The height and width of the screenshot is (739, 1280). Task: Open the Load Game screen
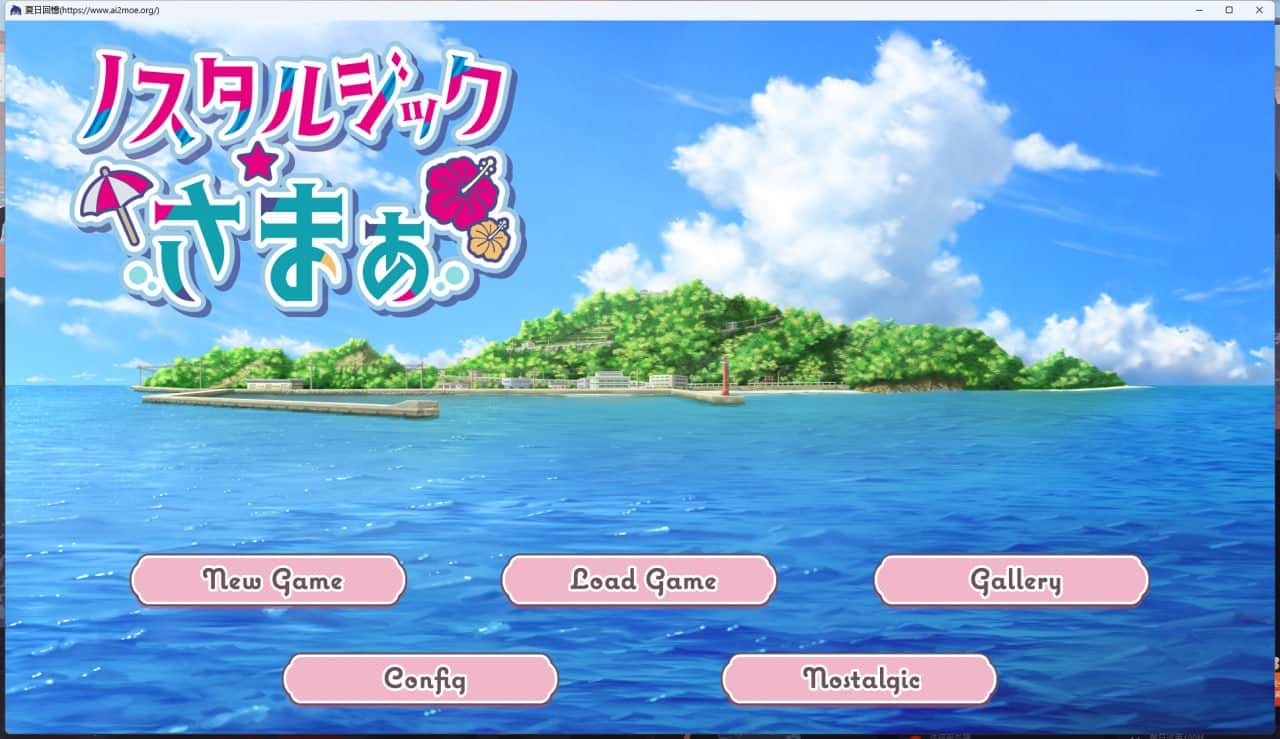pyautogui.click(x=640, y=580)
